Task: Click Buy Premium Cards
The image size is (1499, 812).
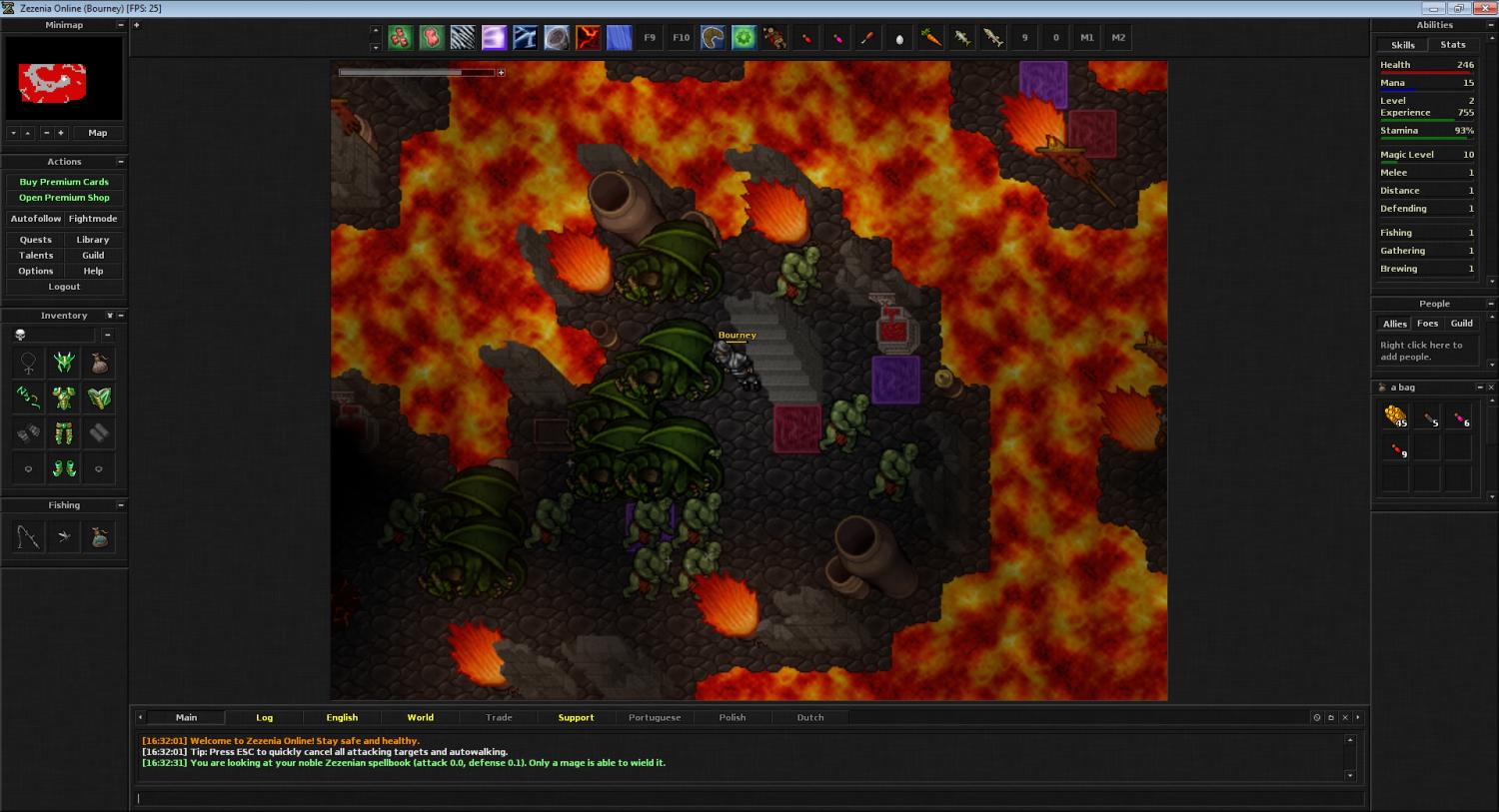Action: [x=64, y=182]
